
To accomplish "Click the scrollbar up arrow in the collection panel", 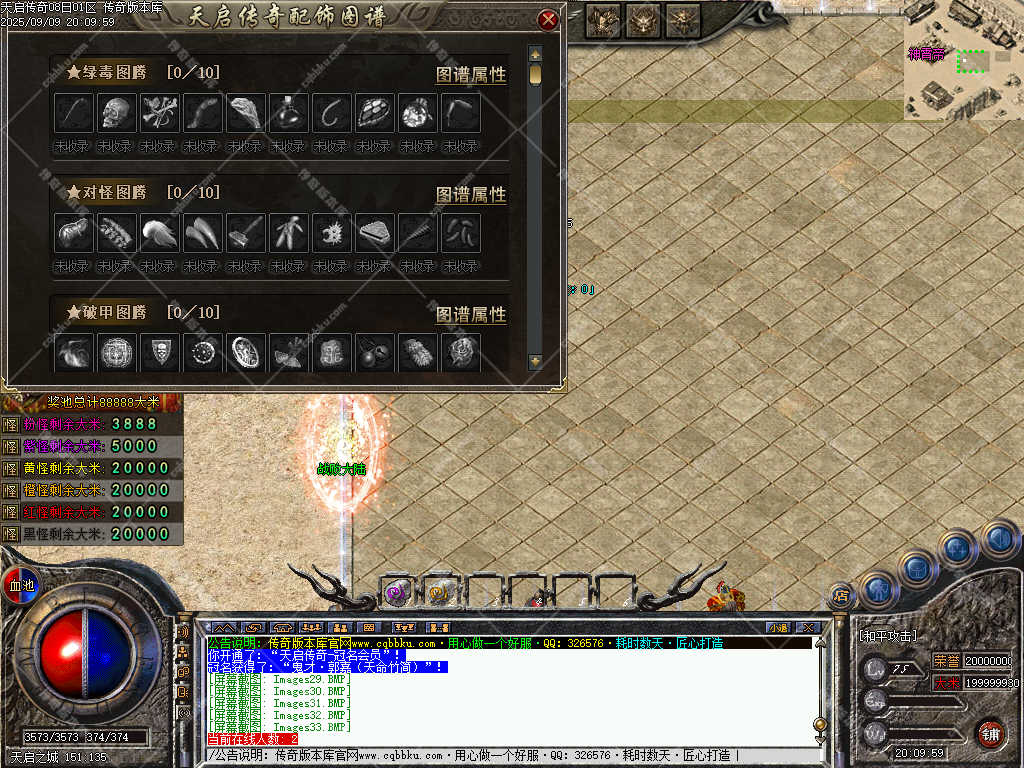I will (x=535, y=53).
